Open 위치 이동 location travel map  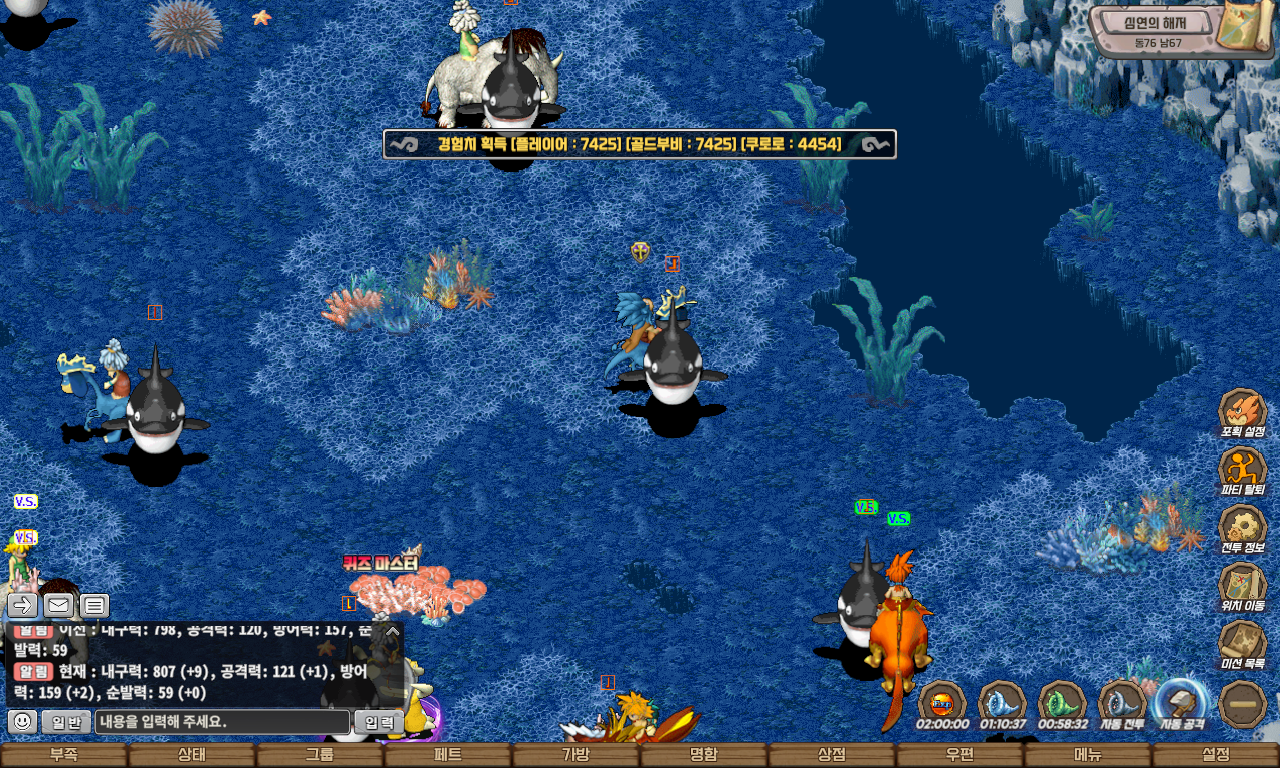[1242, 586]
